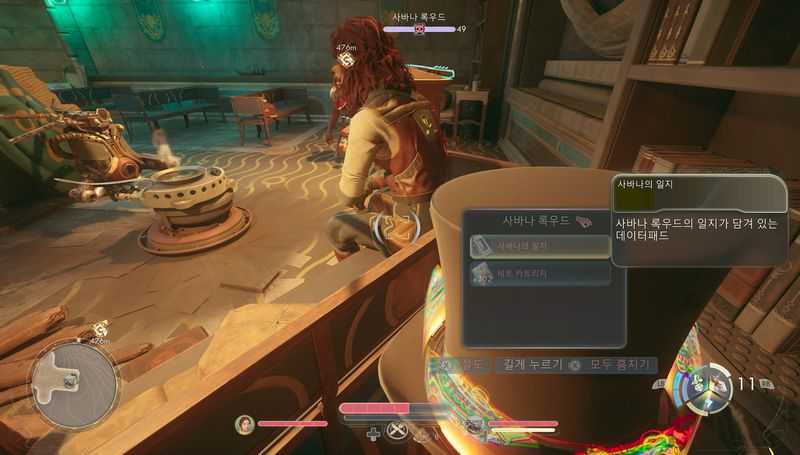This screenshot has height=455, width=800.
Task: Click the crossed-out round ability icon
Action: [399, 432]
